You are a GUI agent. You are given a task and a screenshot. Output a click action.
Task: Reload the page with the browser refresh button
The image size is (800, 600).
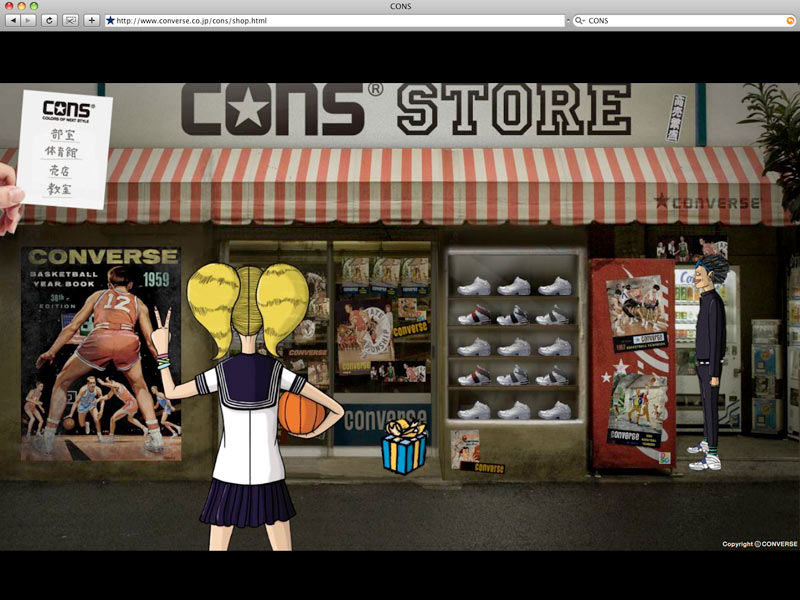[x=49, y=20]
